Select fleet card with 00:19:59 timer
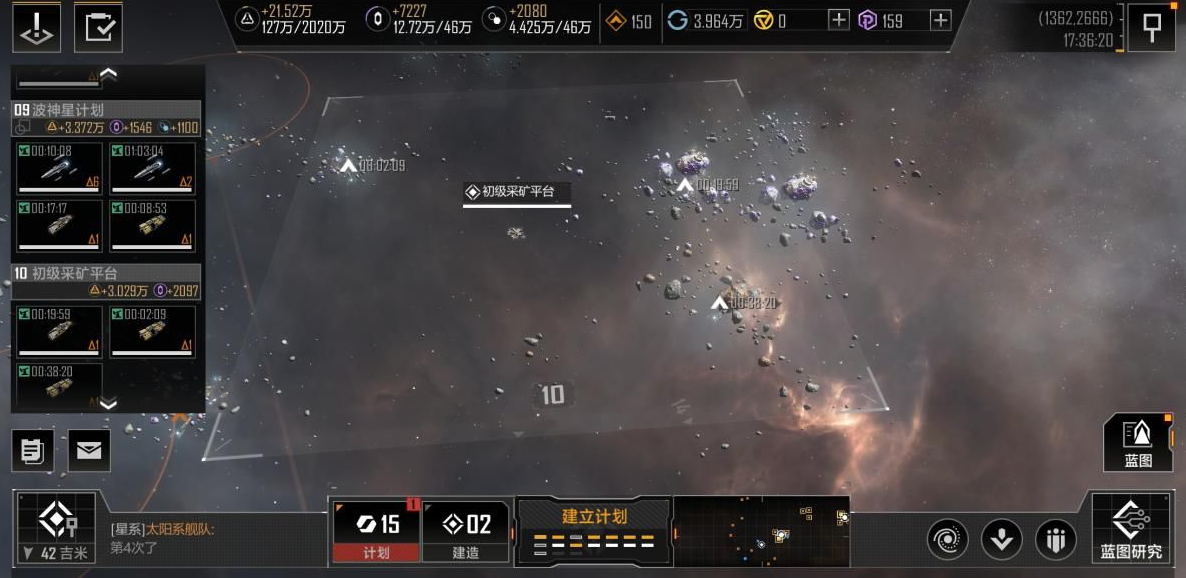The height and width of the screenshot is (578, 1186). 59,331
